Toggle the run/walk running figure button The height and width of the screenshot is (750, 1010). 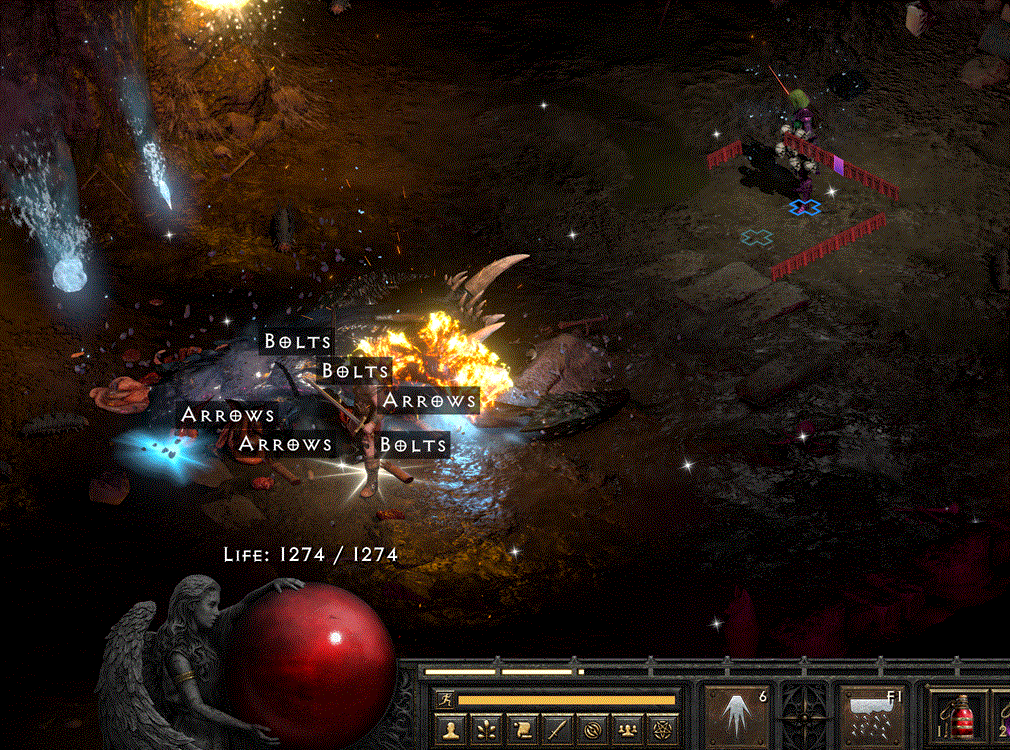(x=447, y=700)
